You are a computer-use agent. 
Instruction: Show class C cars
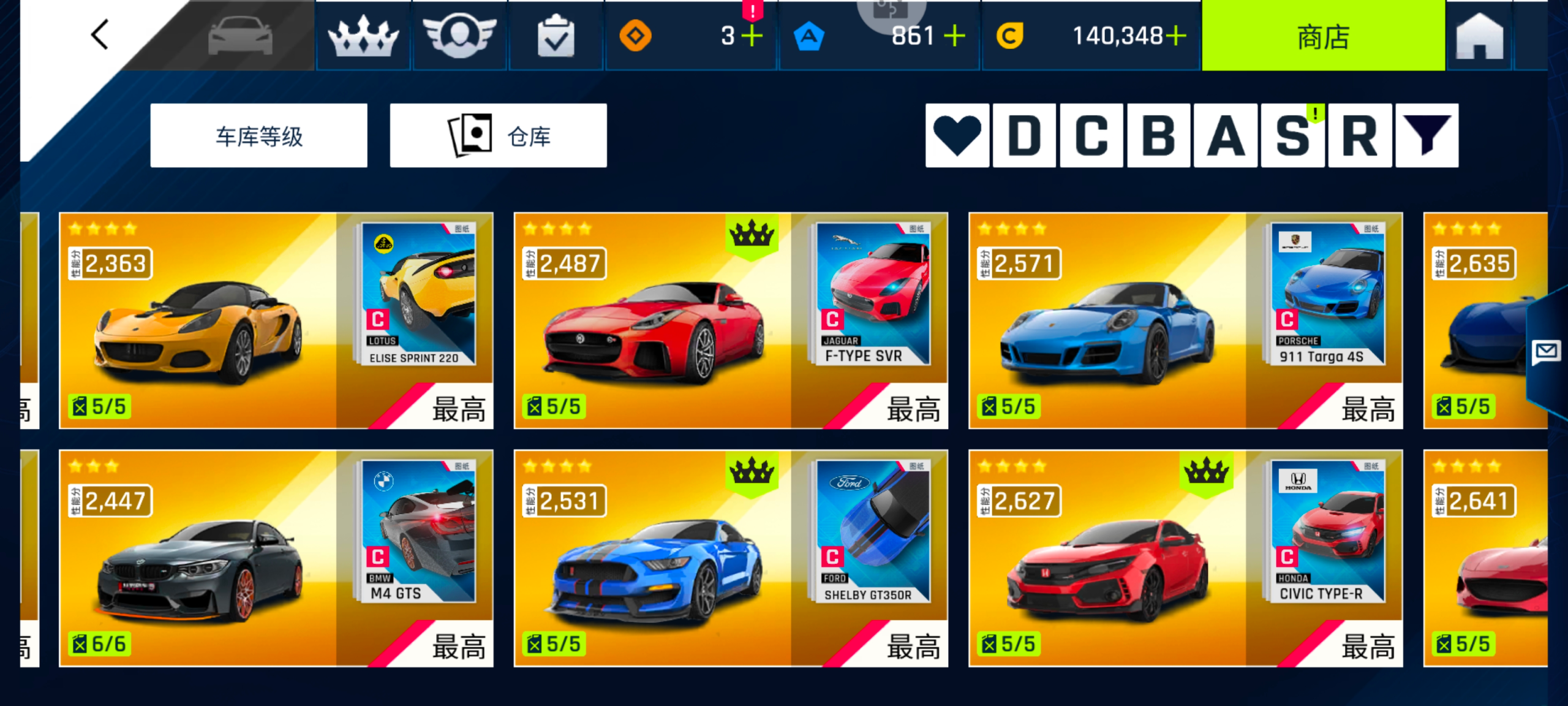[x=1091, y=135]
